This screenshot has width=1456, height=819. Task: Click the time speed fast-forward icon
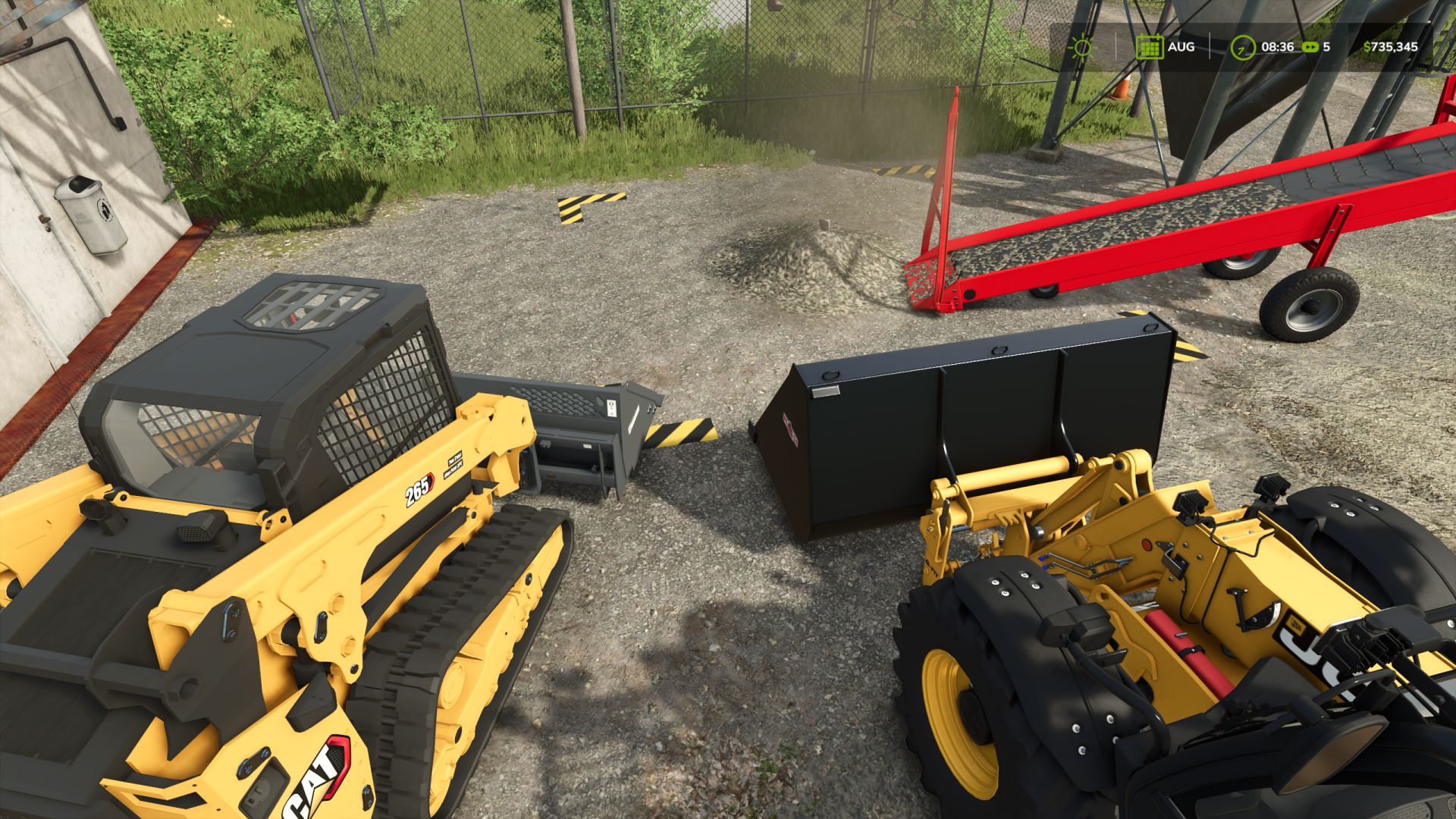[x=1310, y=47]
